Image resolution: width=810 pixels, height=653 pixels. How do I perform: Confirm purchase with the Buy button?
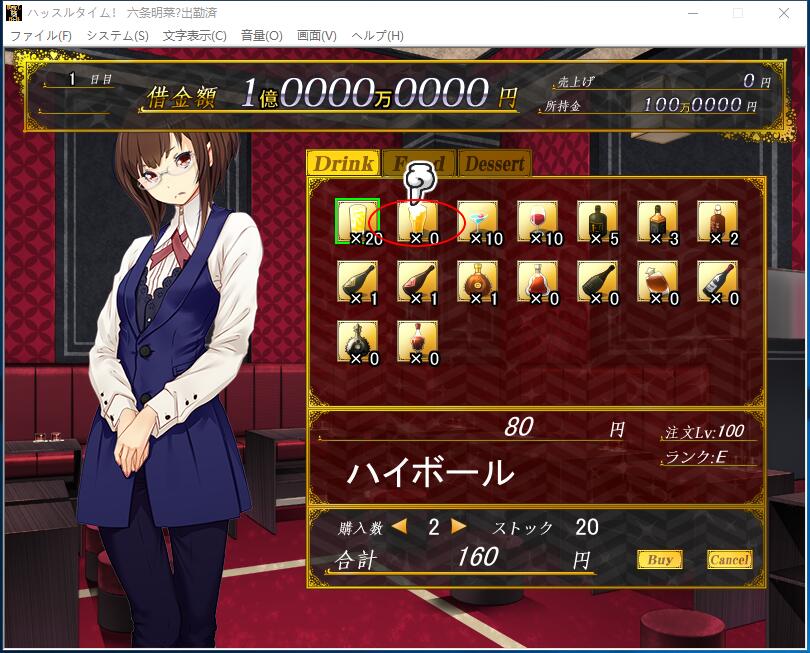coord(659,560)
